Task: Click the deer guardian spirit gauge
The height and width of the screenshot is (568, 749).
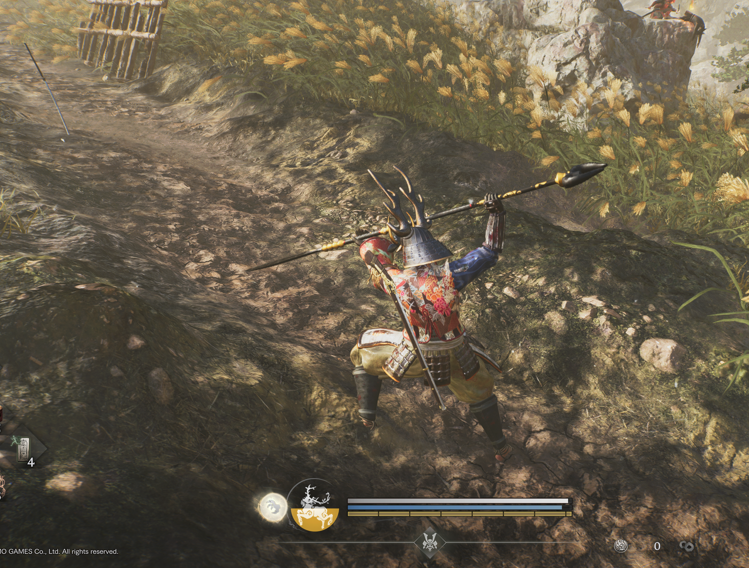Action: [x=314, y=505]
